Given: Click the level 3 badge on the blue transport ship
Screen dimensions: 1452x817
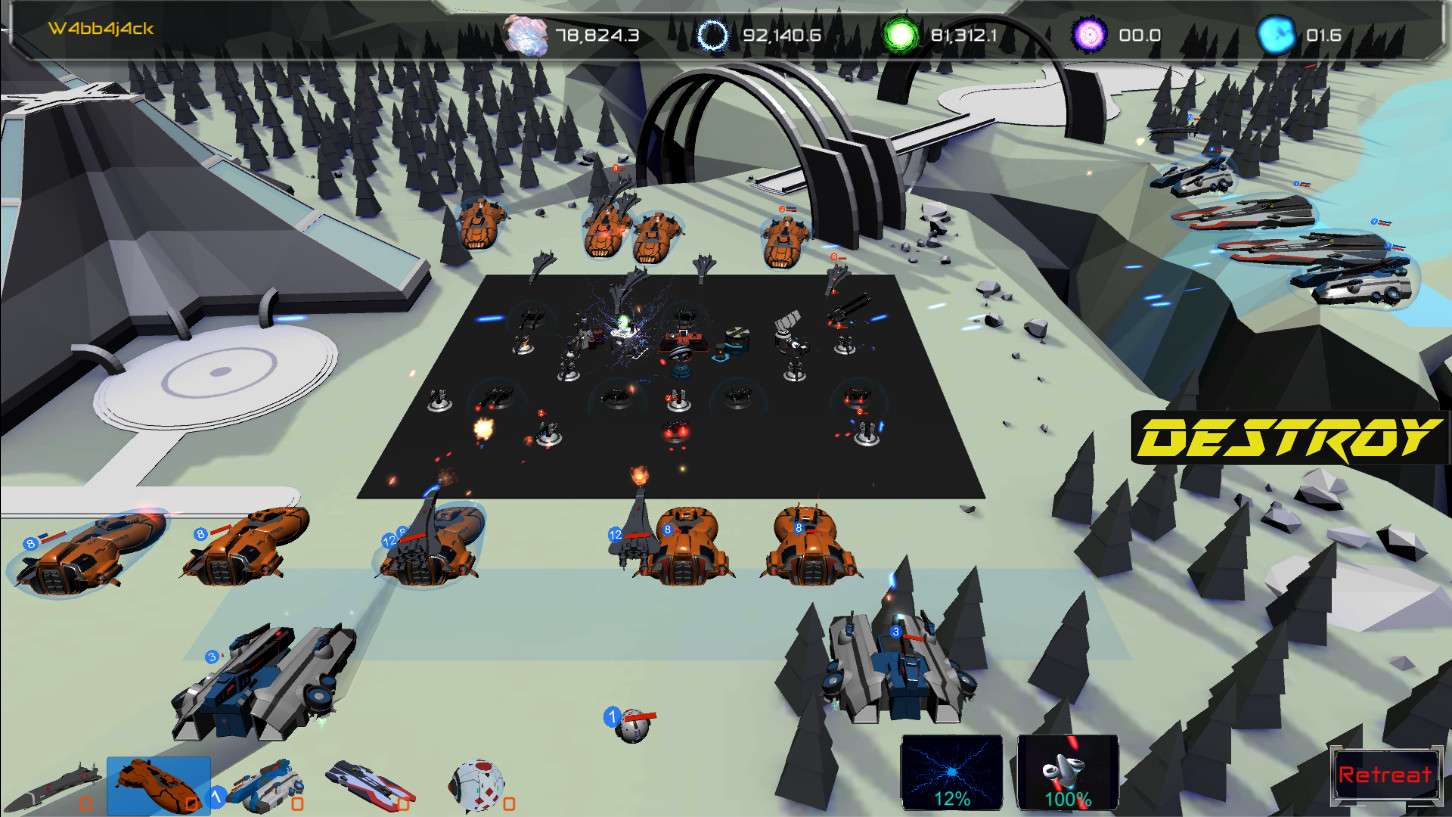Looking at the screenshot, I should point(210,657).
